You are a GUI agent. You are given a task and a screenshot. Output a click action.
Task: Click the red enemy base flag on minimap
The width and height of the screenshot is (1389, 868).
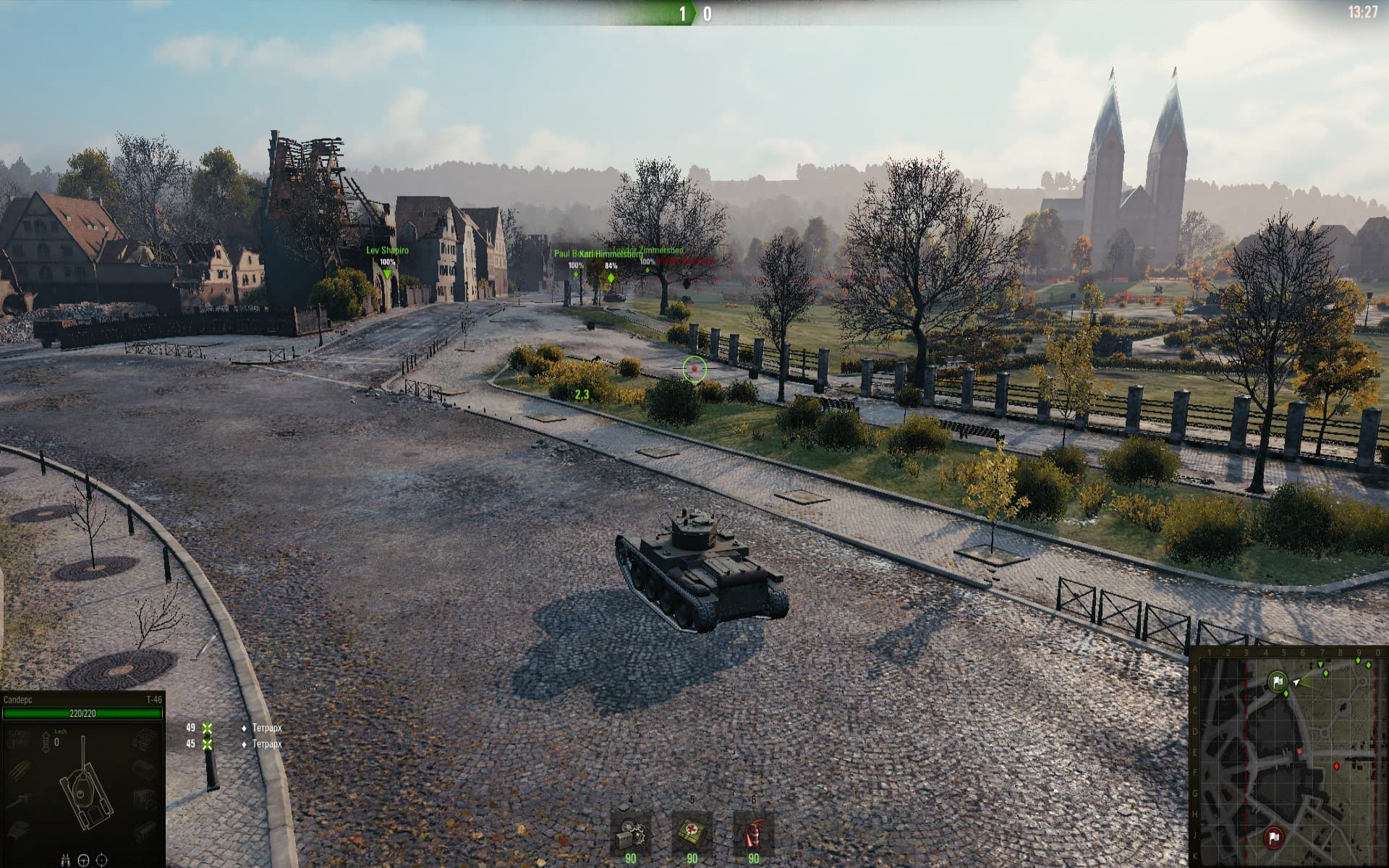pos(1273,838)
